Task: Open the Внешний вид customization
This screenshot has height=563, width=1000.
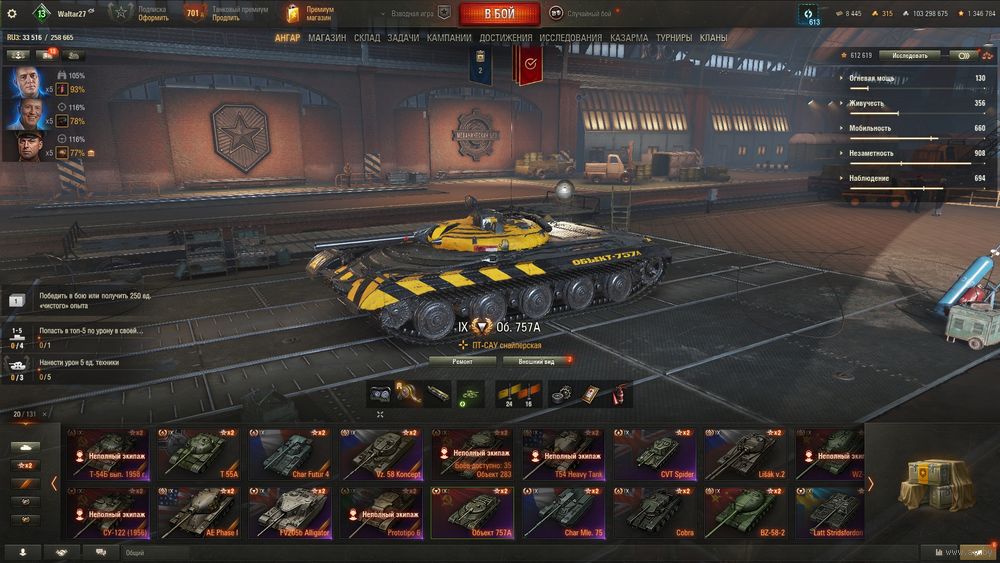Action: [x=536, y=360]
